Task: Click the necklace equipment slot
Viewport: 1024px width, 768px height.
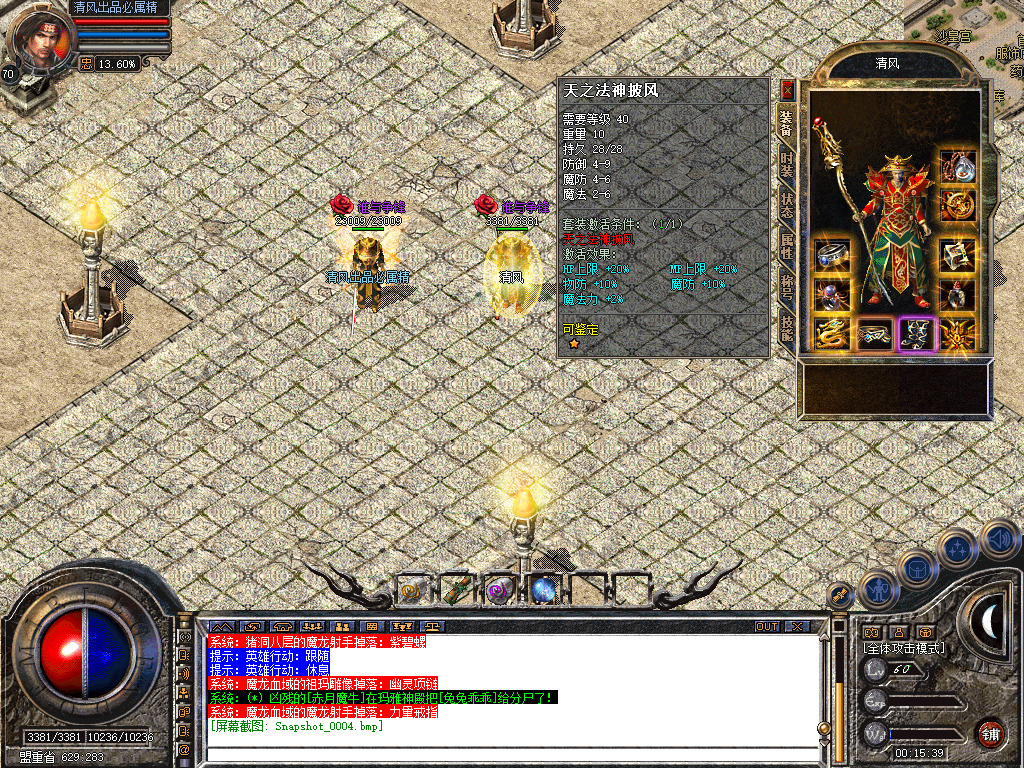Action: 957,164
